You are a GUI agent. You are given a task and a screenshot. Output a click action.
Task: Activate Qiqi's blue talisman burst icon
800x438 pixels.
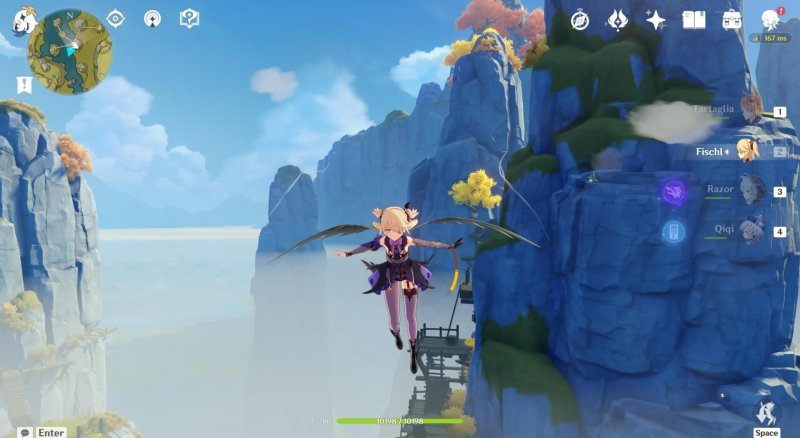pos(673,231)
